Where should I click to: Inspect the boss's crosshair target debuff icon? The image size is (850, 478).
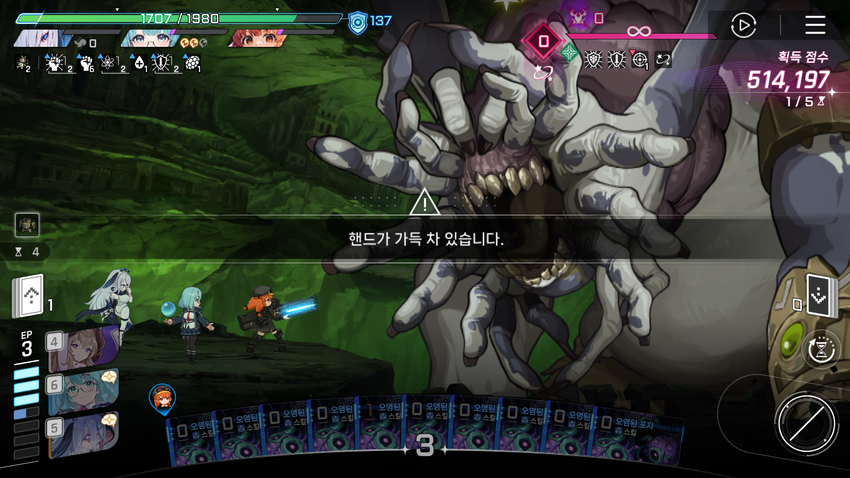pos(640,61)
